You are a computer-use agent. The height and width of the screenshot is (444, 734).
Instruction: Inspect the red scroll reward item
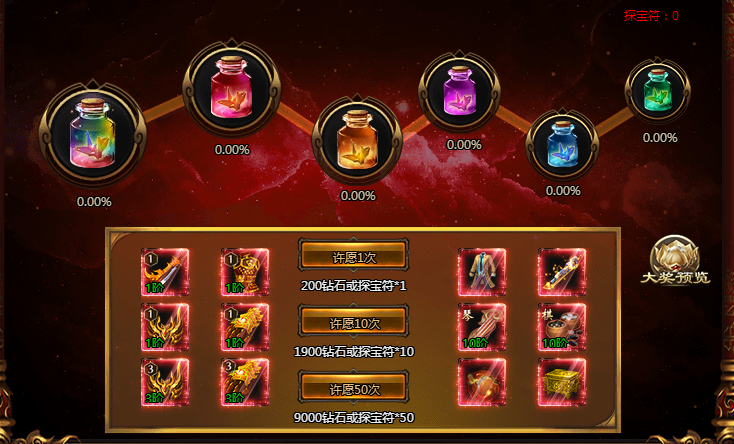tap(482, 382)
